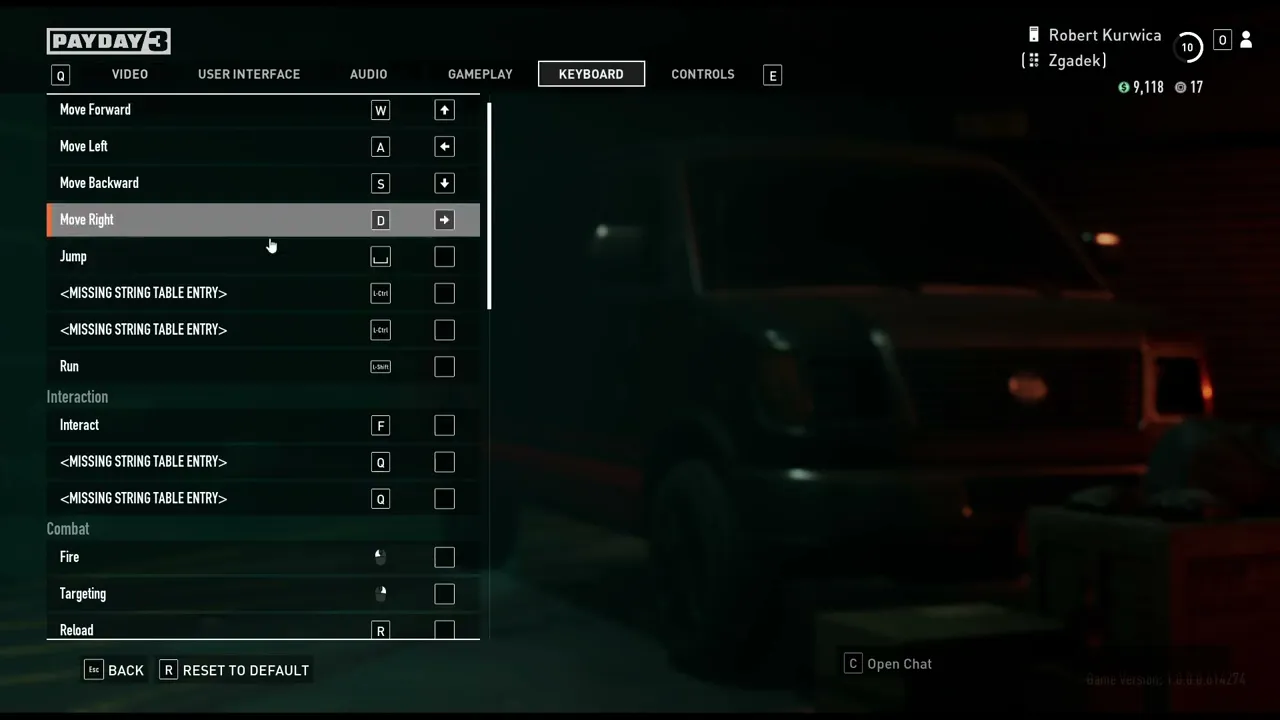Select the Move Forward binding row
The height and width of the screenshot is (720, 1280).
[x=200, y=110]
